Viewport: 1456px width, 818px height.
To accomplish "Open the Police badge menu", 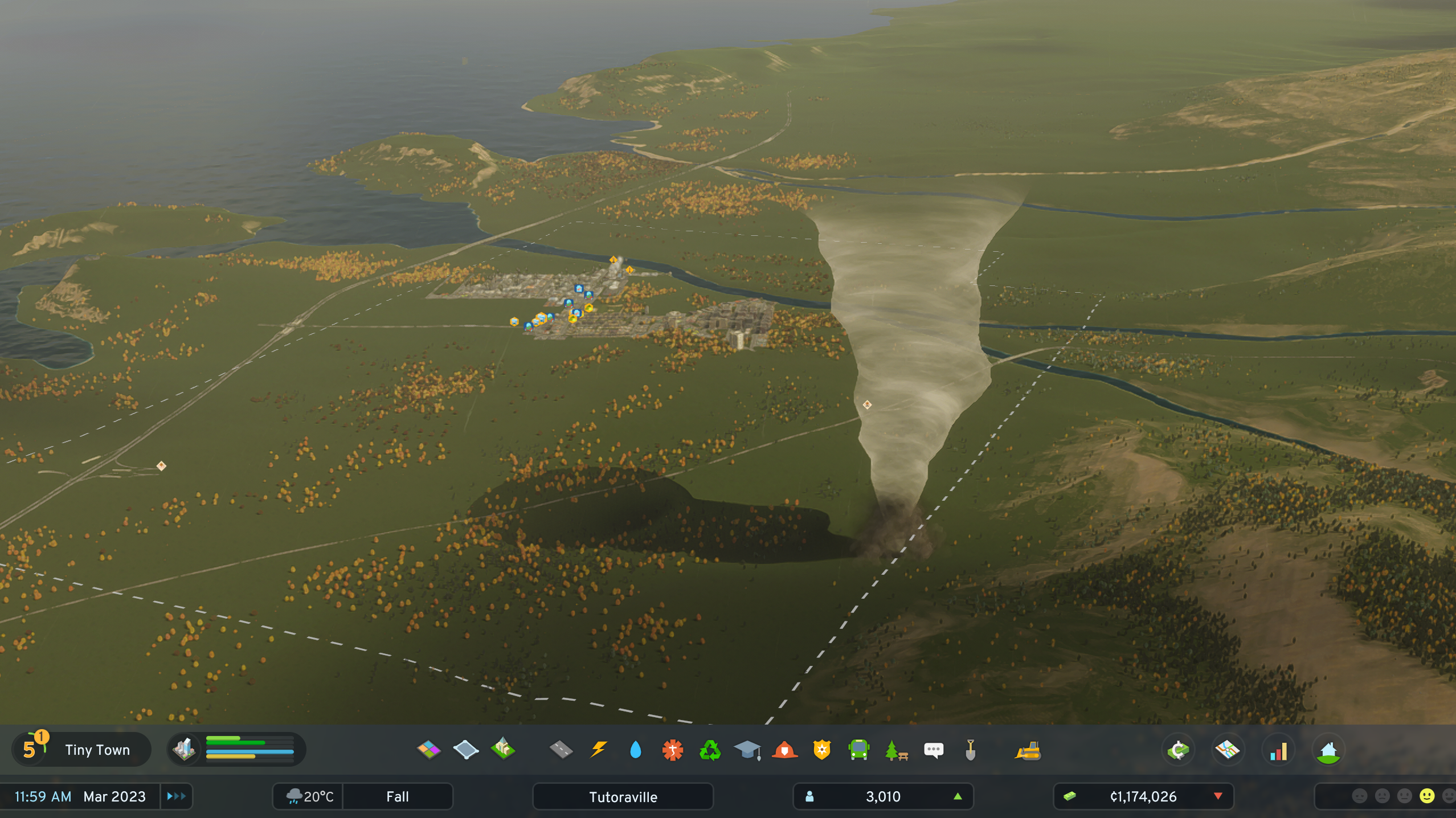I will point(821,750).
